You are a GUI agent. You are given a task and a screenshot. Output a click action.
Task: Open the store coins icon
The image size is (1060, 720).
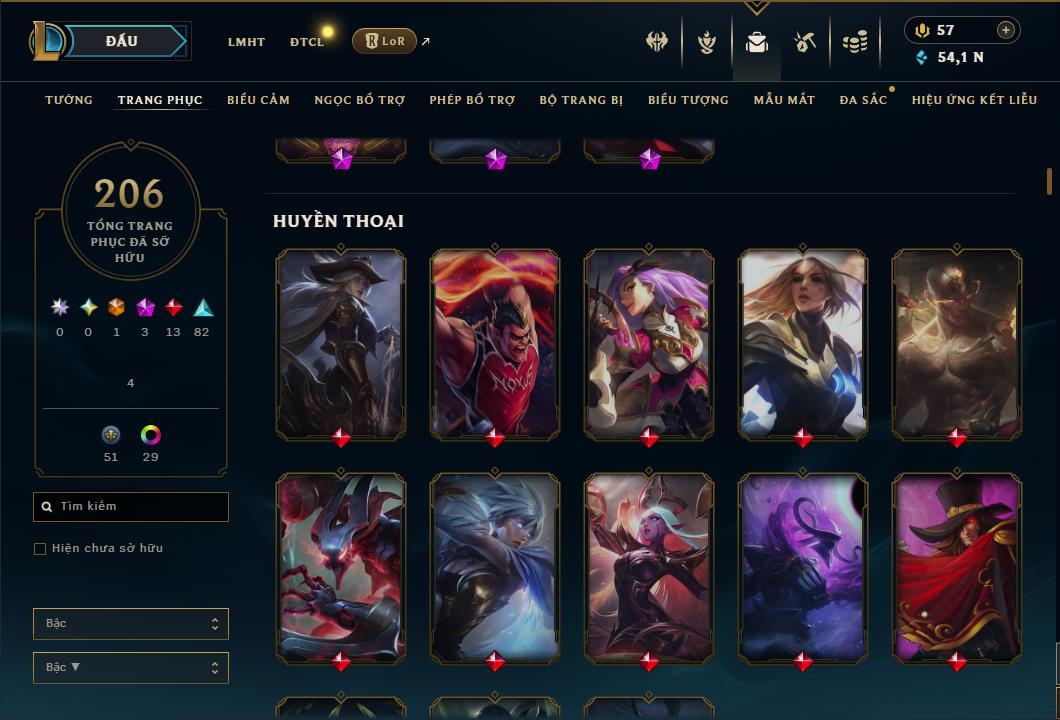point(855,42)
